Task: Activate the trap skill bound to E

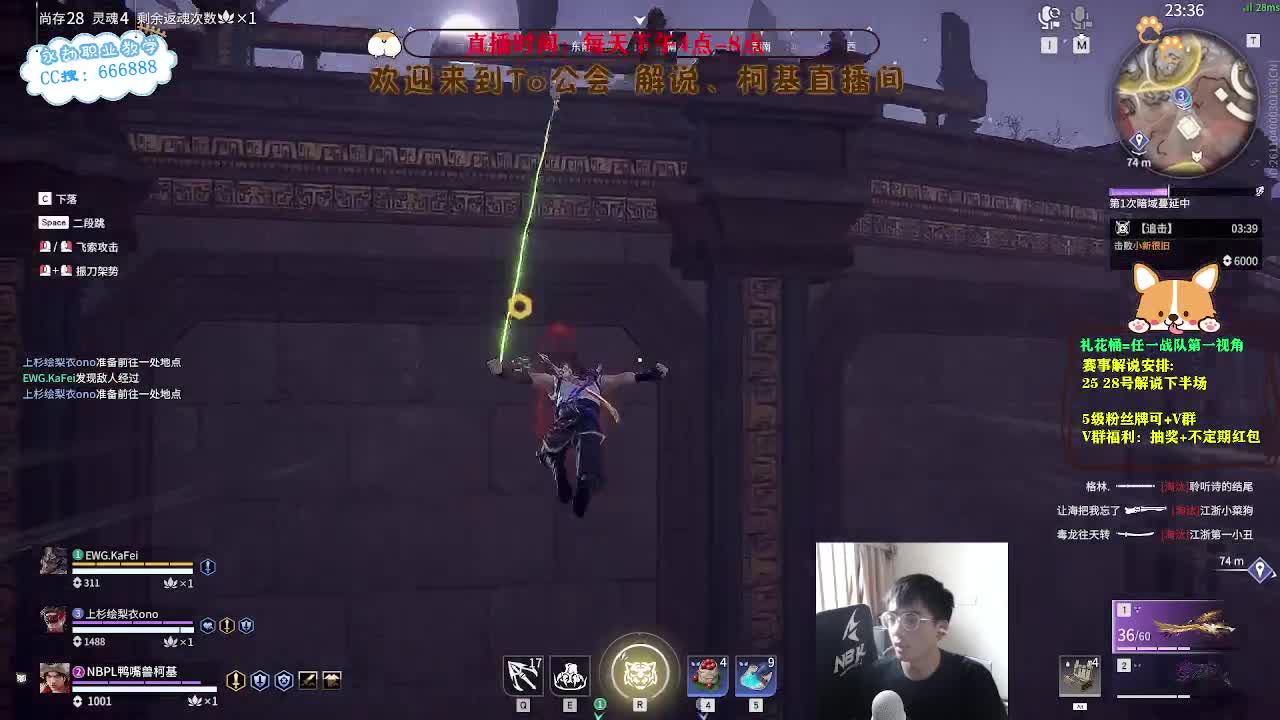Action: 570,675
